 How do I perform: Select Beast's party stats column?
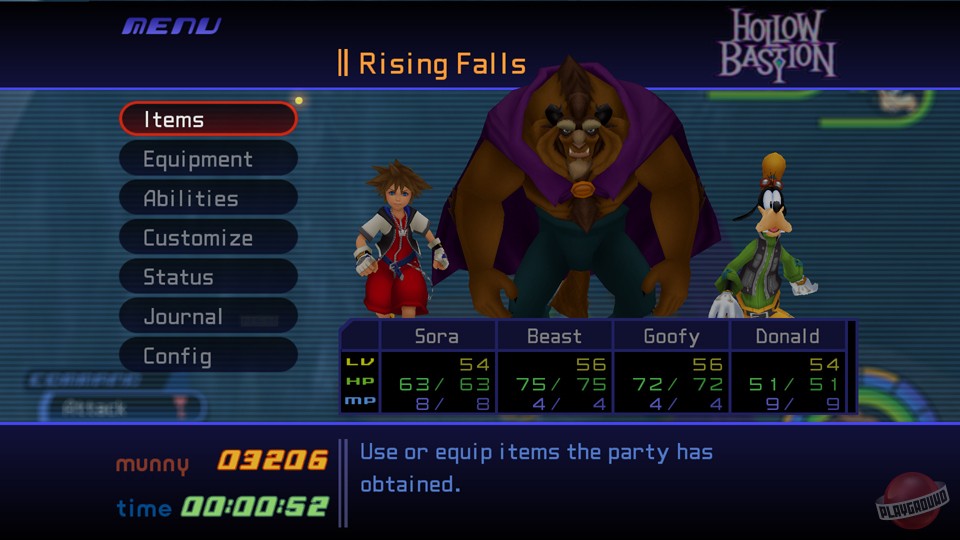[554, 368]
